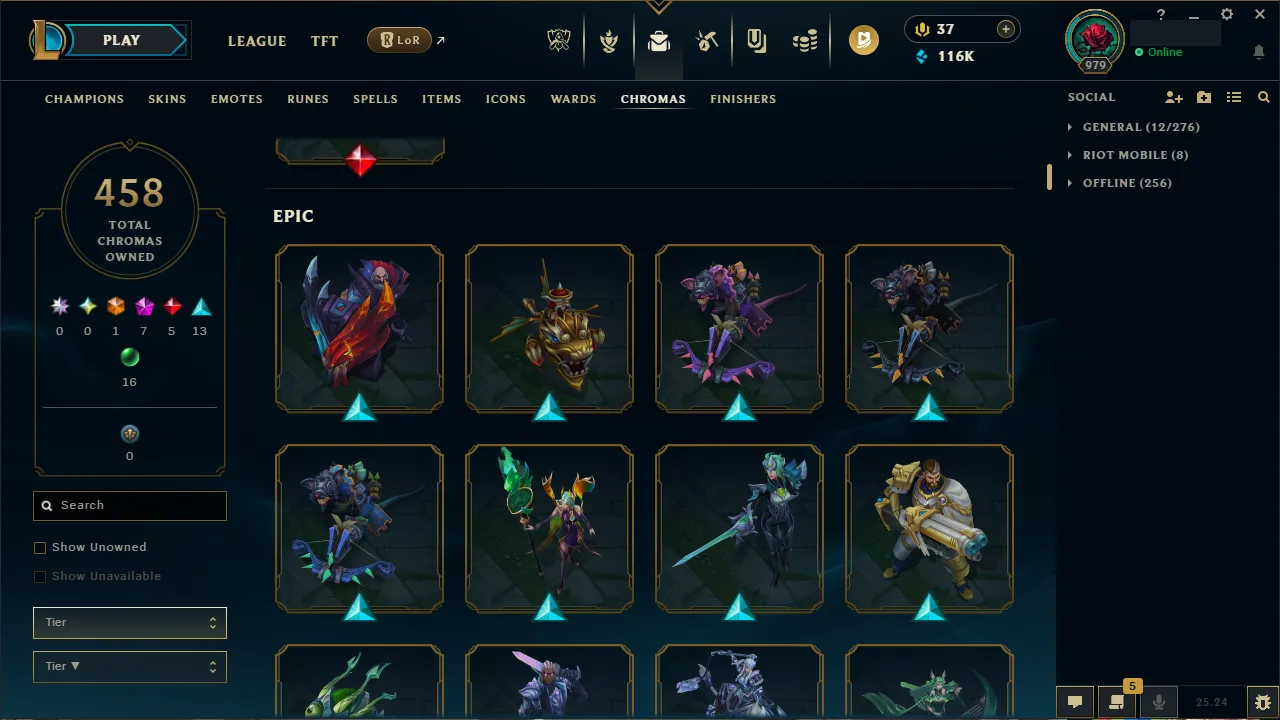The image size is (1280, 720).
Task: Select TFT from the top navigation
Action: point(324,41)
